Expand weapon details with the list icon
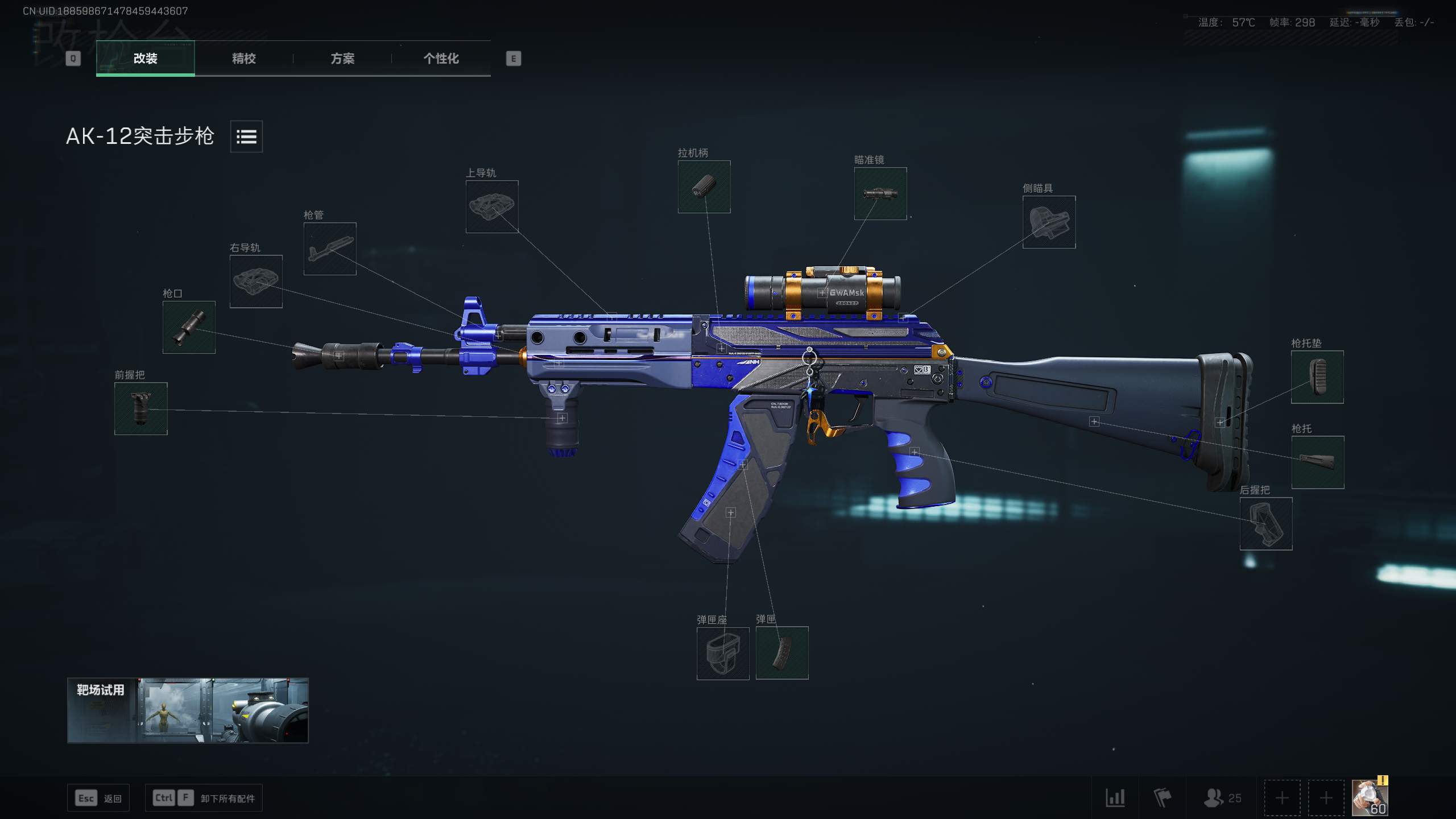 tap(246, 136)
